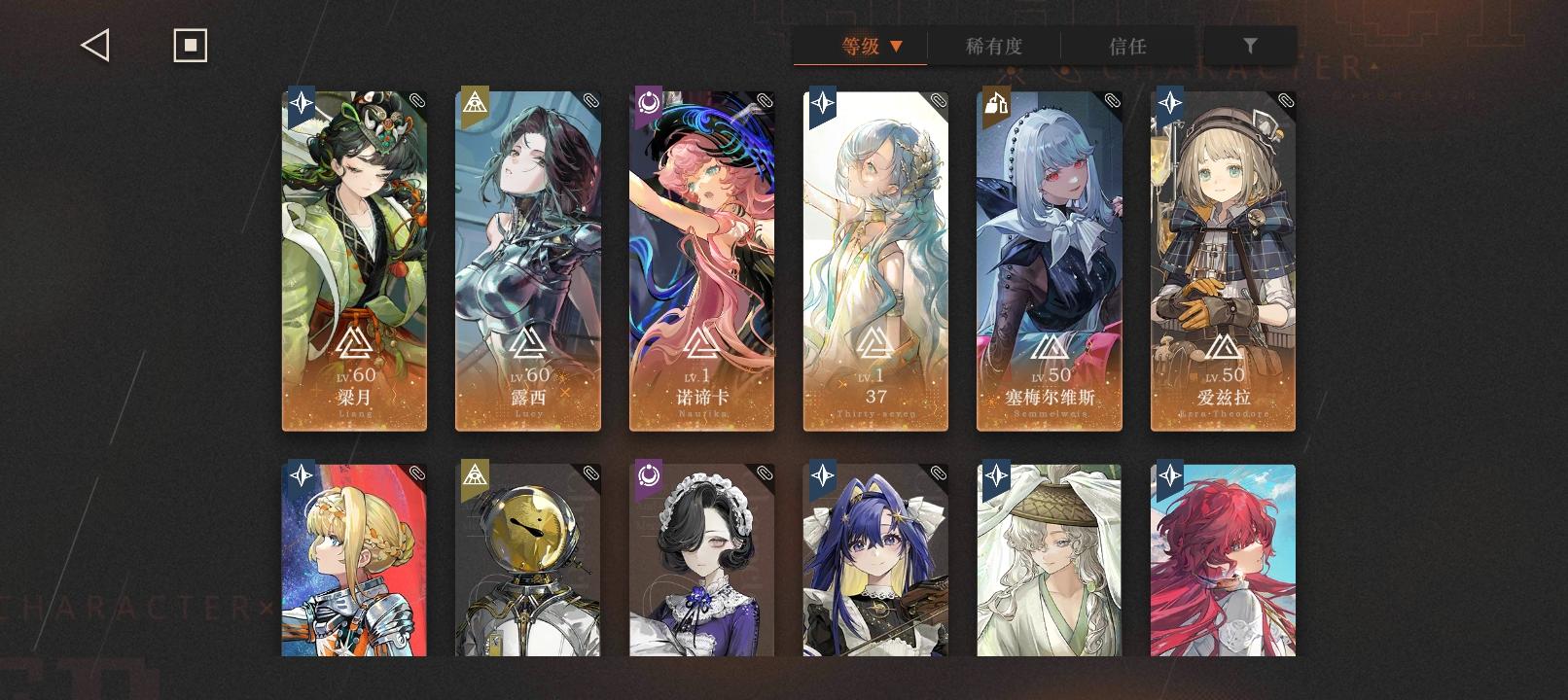Screen dimensions: 1568x700
Task: Click the paperclip on 梁月's card
Action: (x=418, y=98)
